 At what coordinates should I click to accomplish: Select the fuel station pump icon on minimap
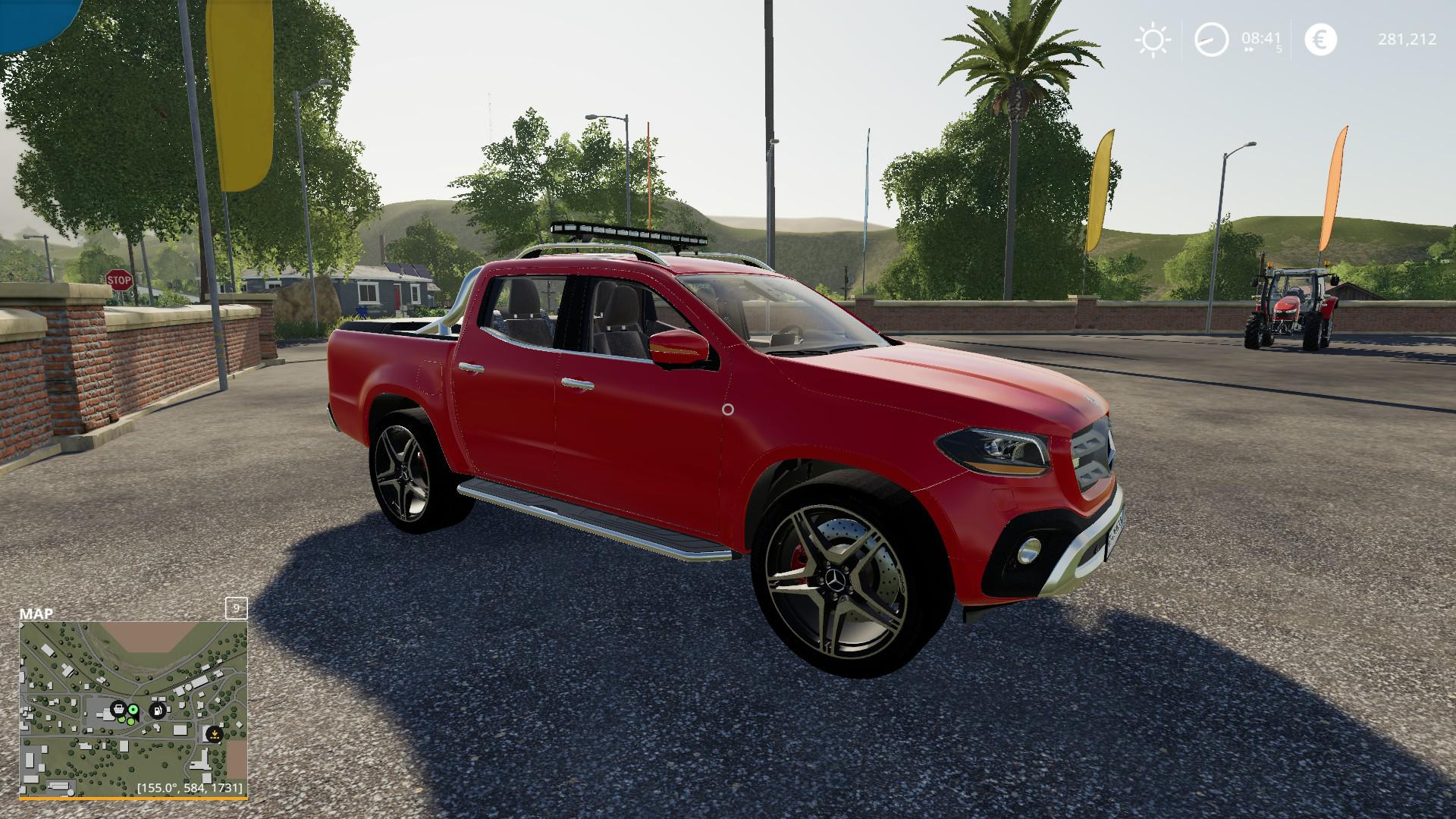(158, 711)
